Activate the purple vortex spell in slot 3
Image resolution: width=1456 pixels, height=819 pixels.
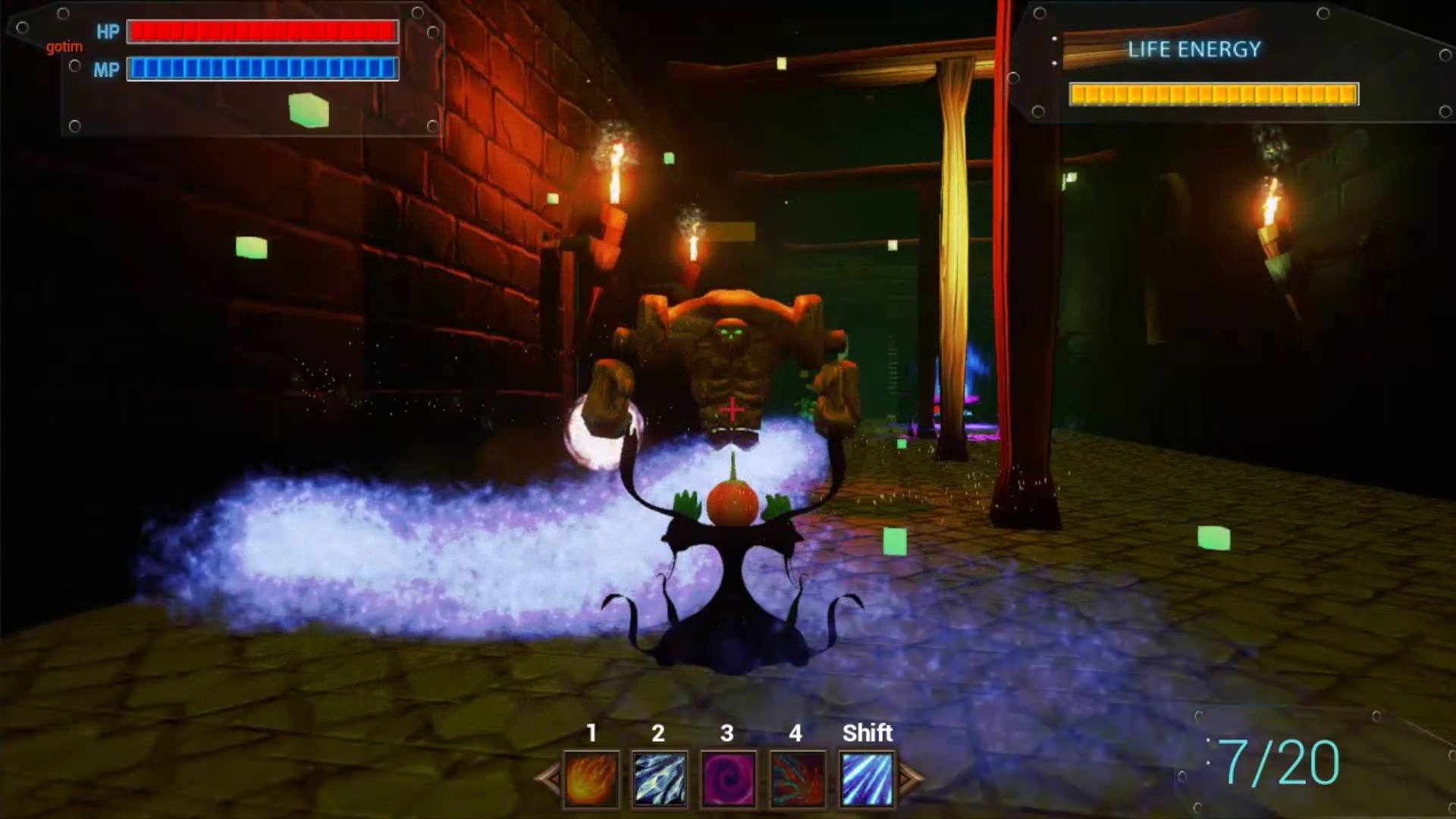click(726, 777)
